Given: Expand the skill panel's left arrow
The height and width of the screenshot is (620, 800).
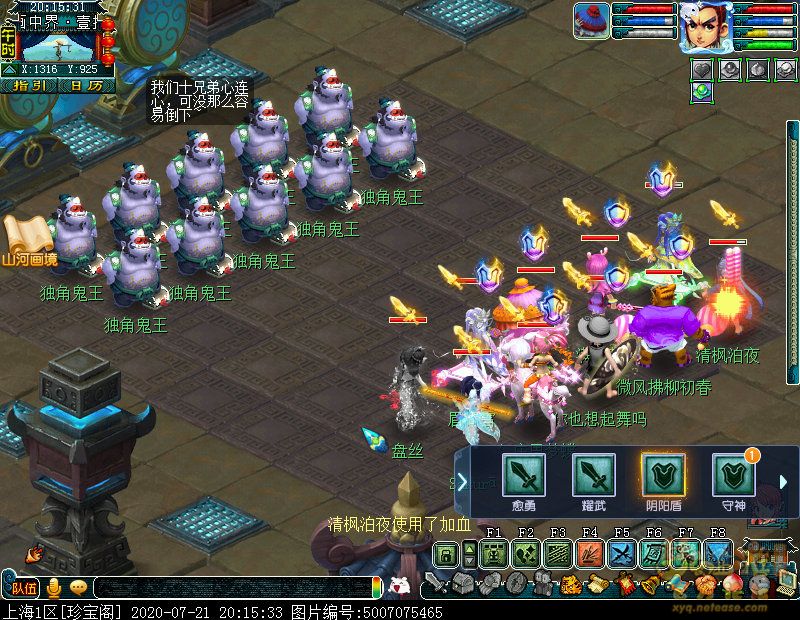Looking at the screenshot, I should coord(462,482).
